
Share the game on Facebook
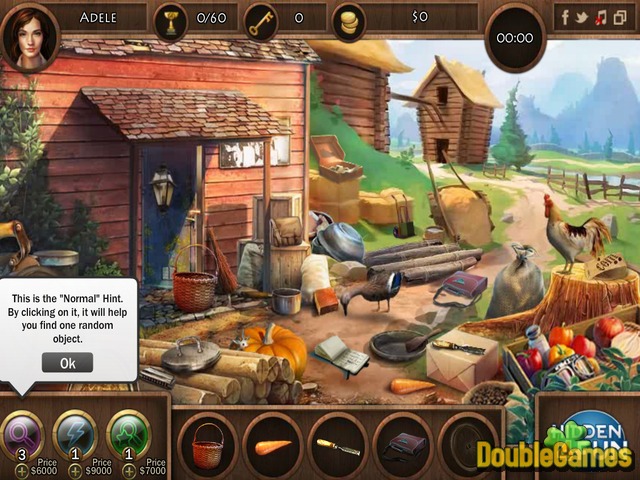[x=565, y=17]
